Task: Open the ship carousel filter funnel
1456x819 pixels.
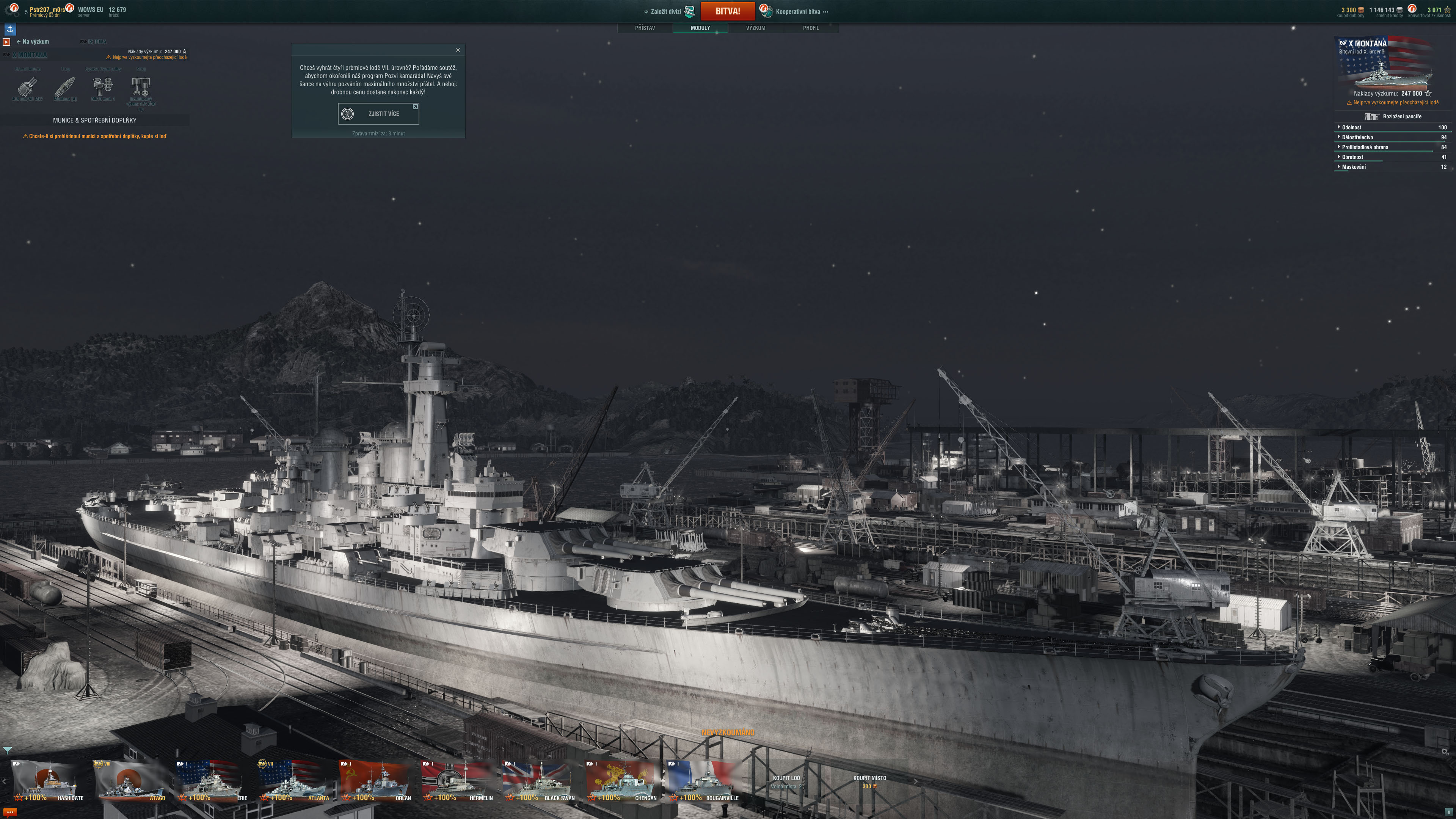Action: tap(7, 750)
